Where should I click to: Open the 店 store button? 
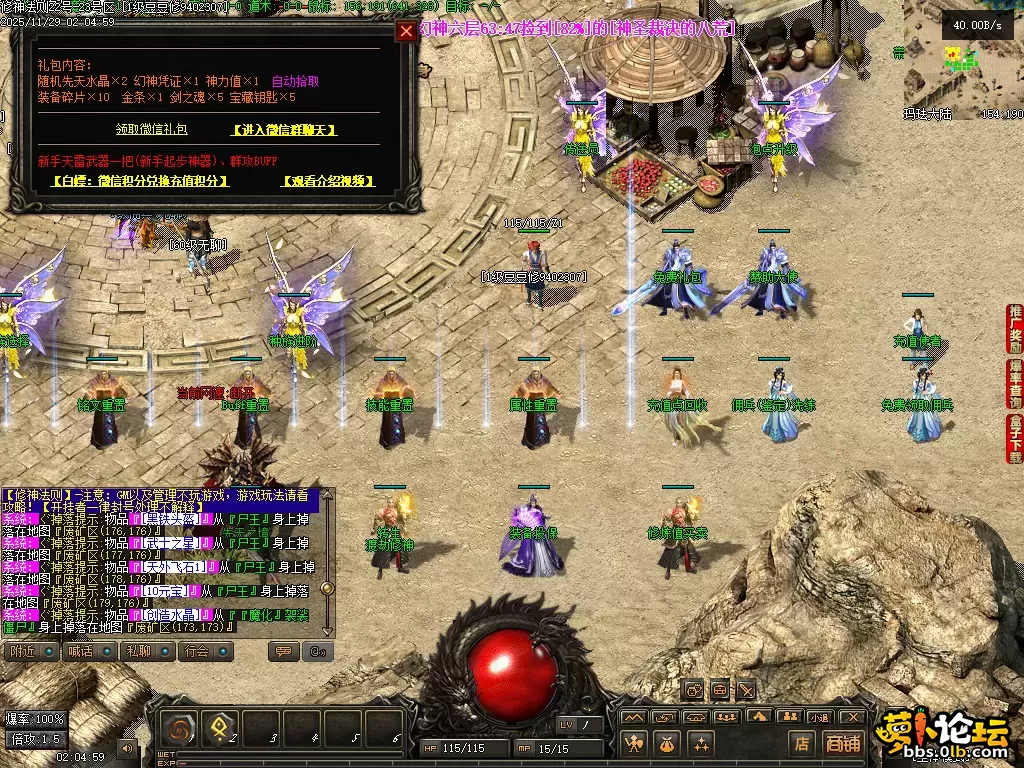pos(801,743)
